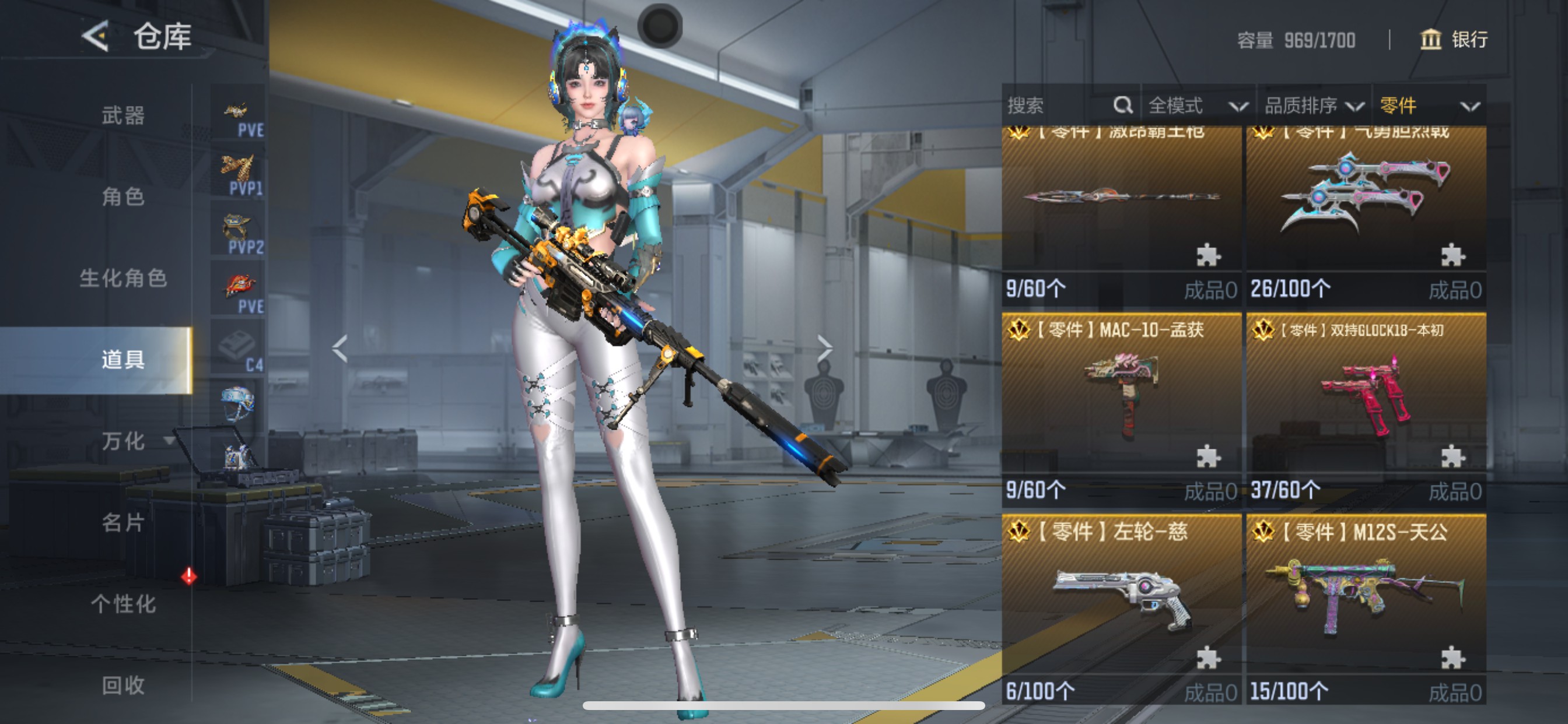Select the C4 loadout slot
The height and width of the screenshot is (724, 1568).
238,348
